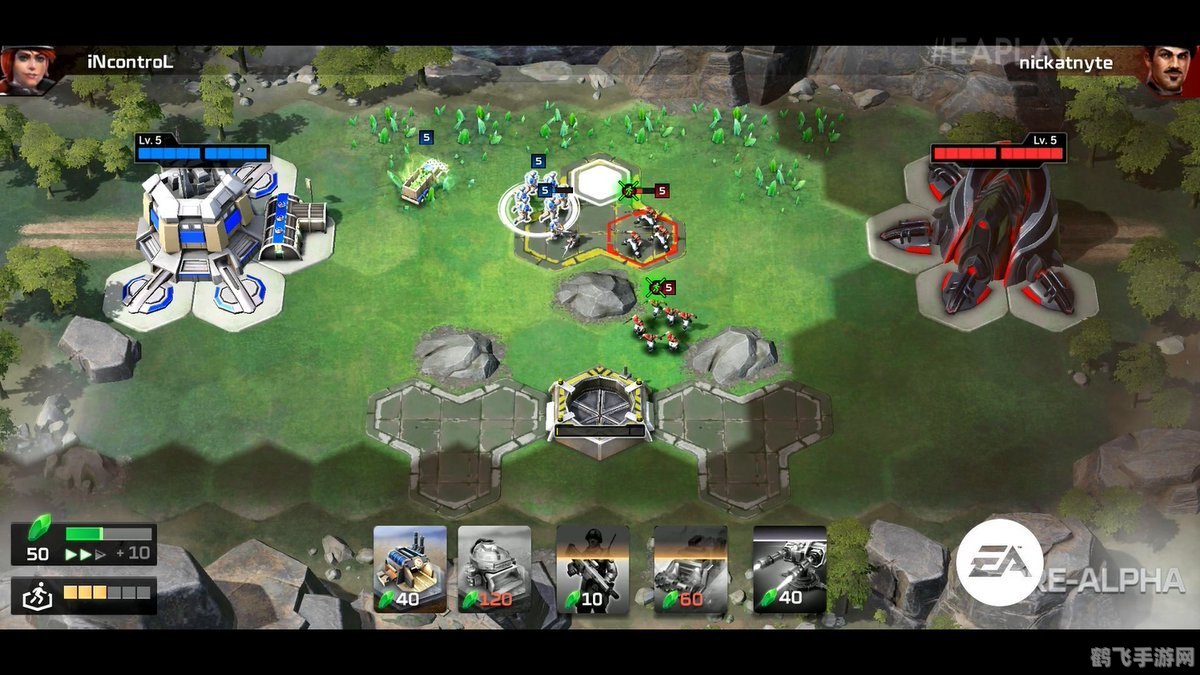
Task: Select the building card costing 40 tiberium
Action: point(410,568)
